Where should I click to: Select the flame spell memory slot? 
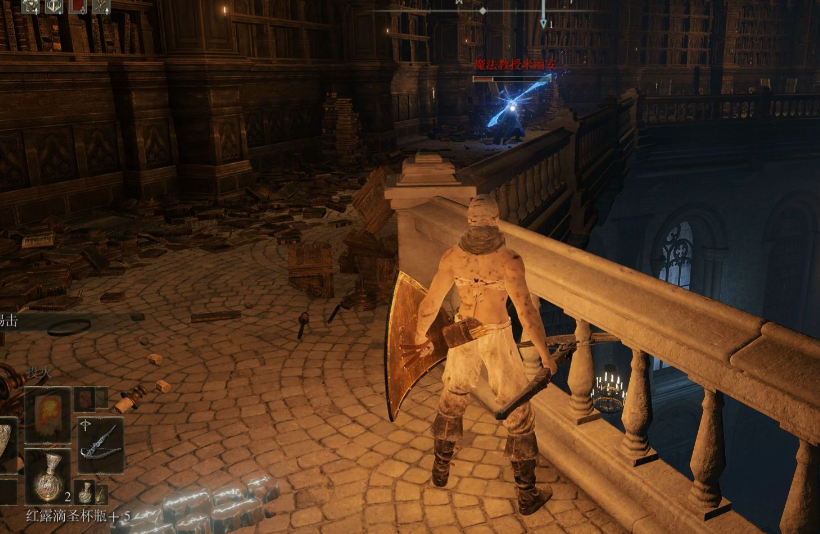(47, 415)
